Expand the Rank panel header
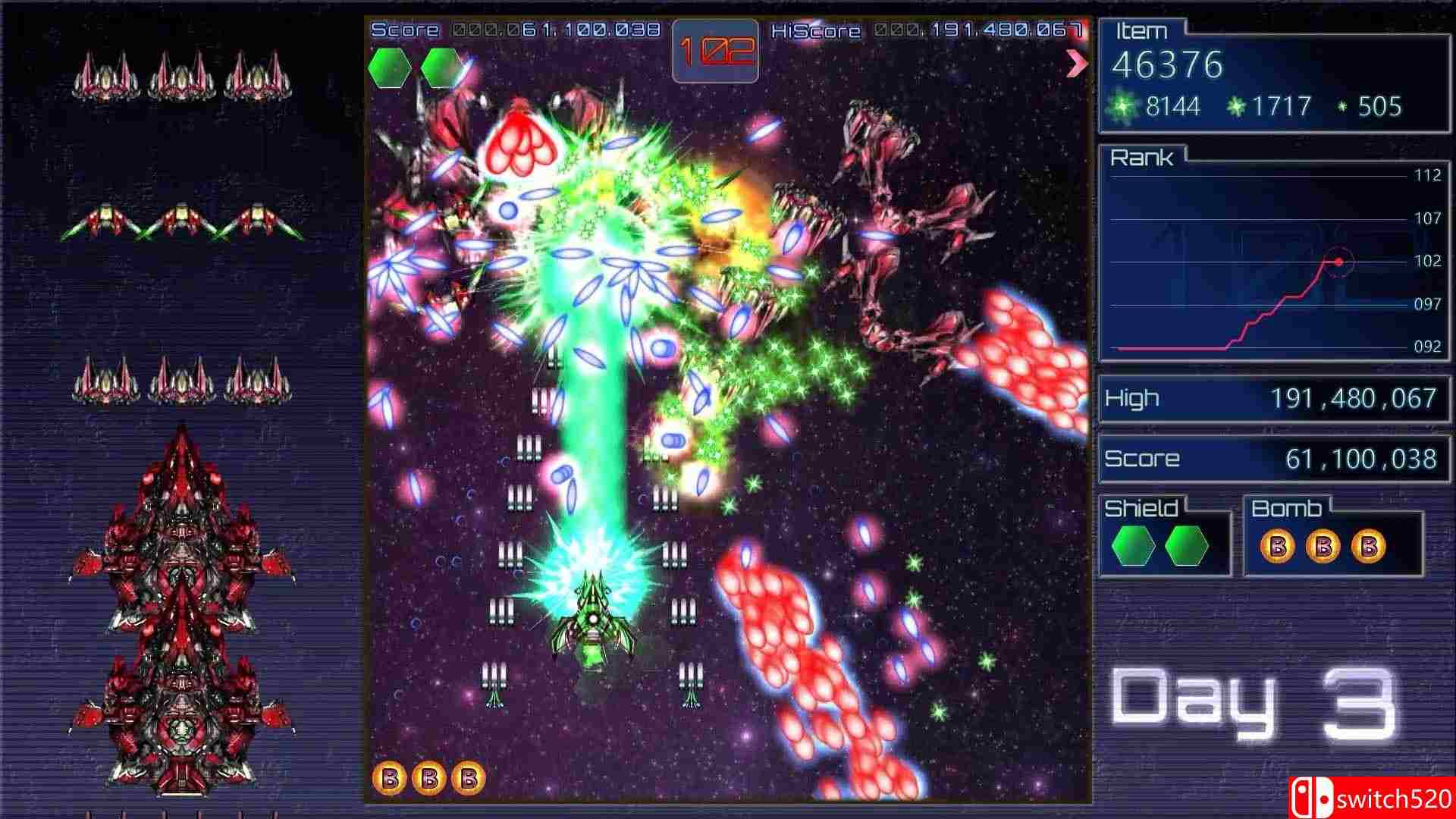 [x=1143, y=157]
